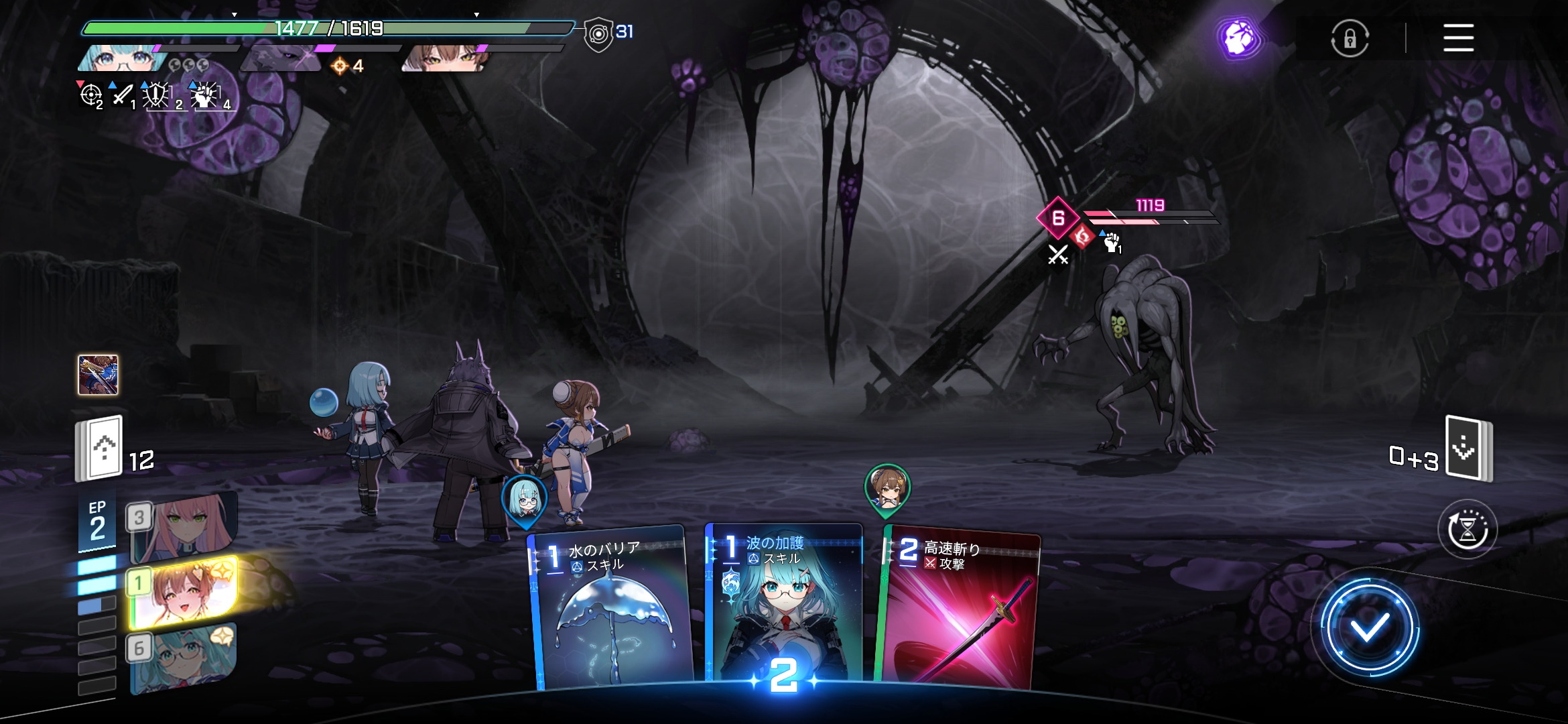Open the discard pile deck icon
1568x724 pixels.
point(1467,448)
